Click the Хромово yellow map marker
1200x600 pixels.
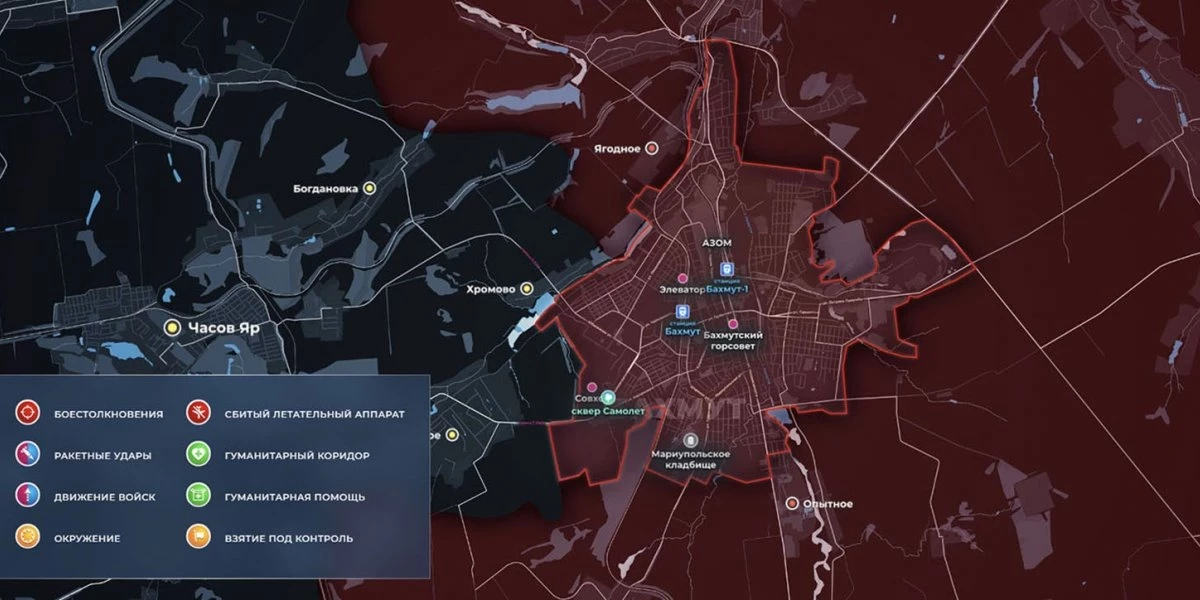[x=527, y=289]
